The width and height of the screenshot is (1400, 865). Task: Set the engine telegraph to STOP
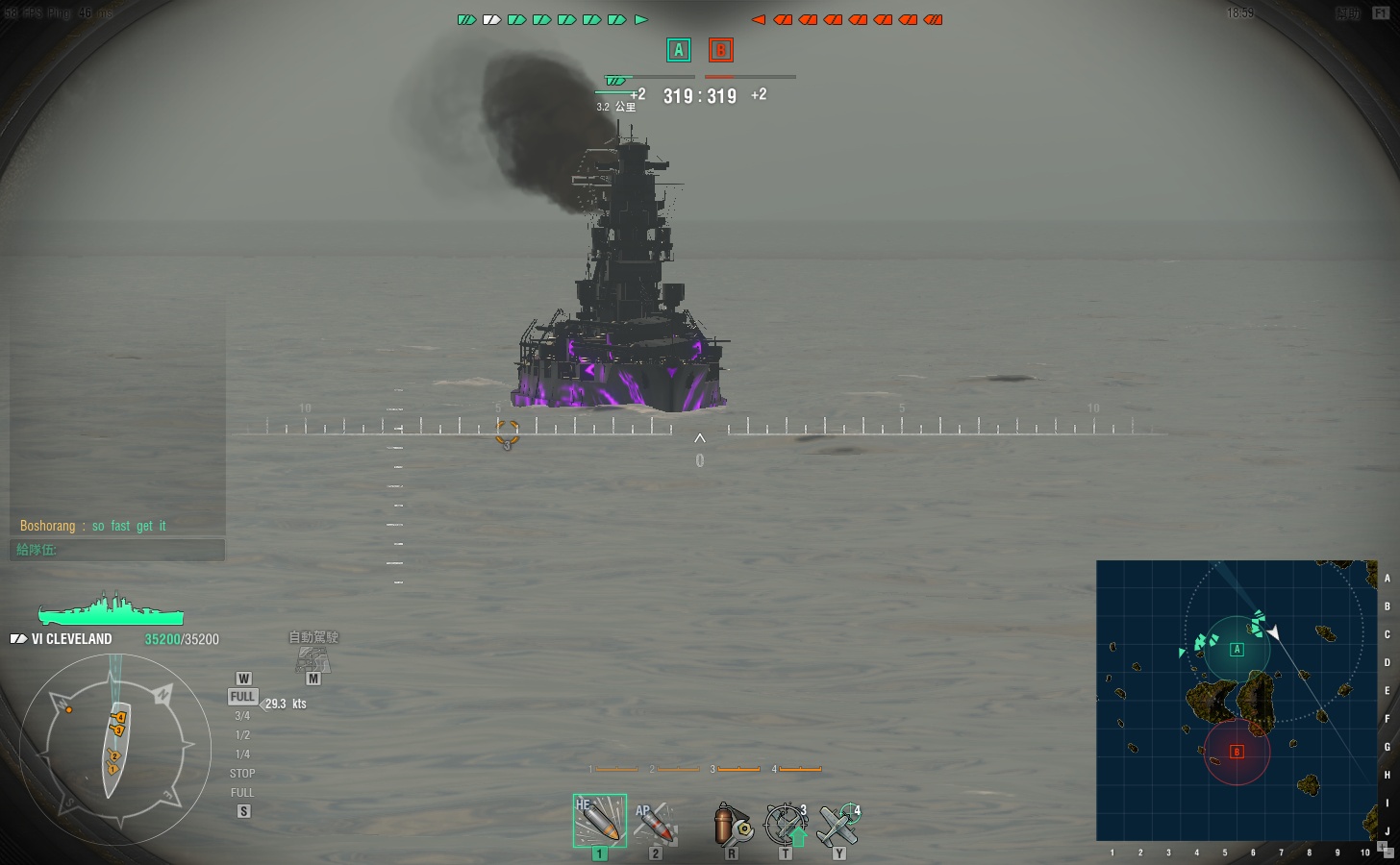click(x=242, y=774)
